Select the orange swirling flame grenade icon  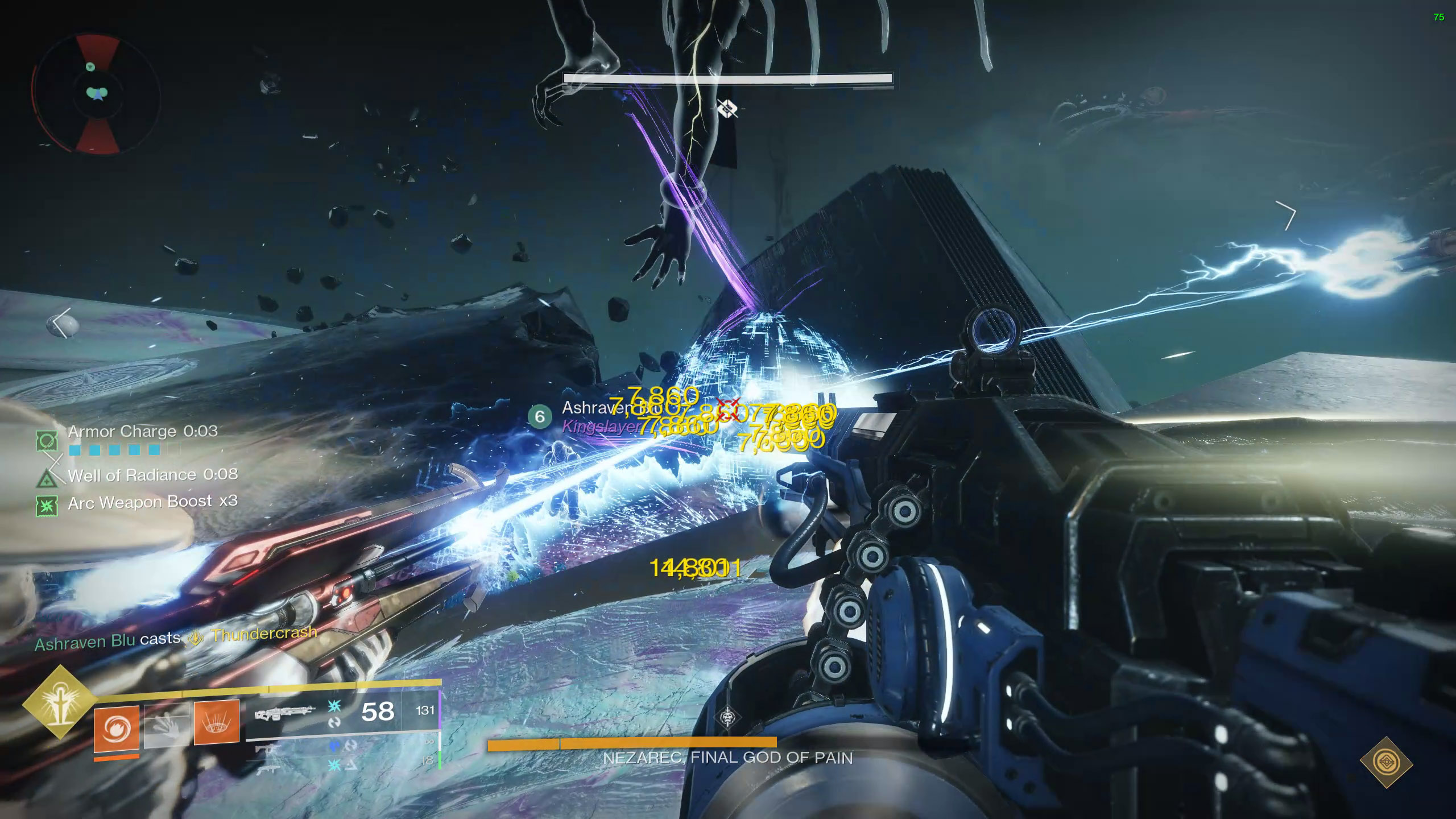click(117, 729)
